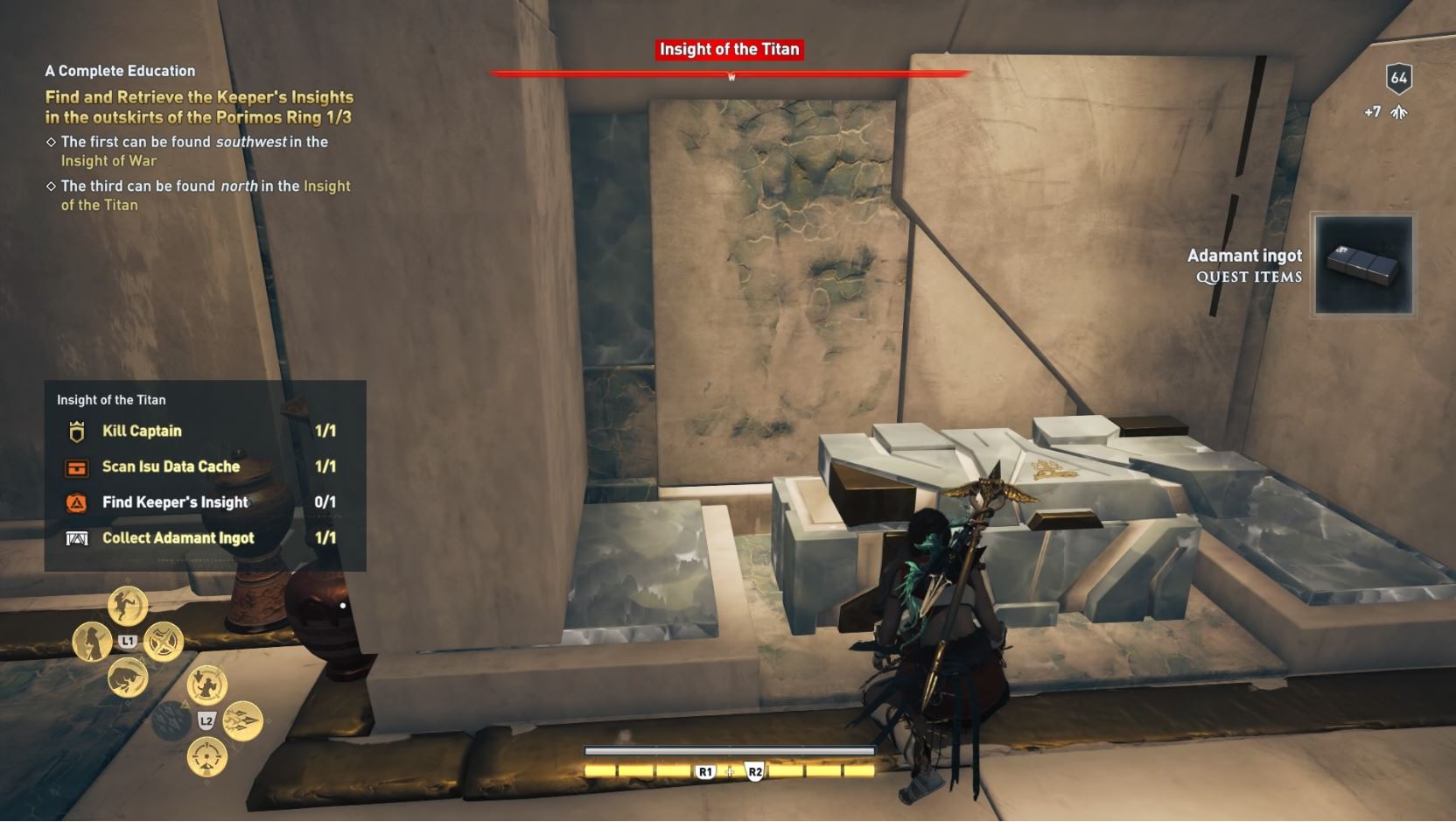Image resolution: width=1456 pixels, height=822 pixels.
Task: Click the white health bar at screen bottom
Action: [729, 750]
